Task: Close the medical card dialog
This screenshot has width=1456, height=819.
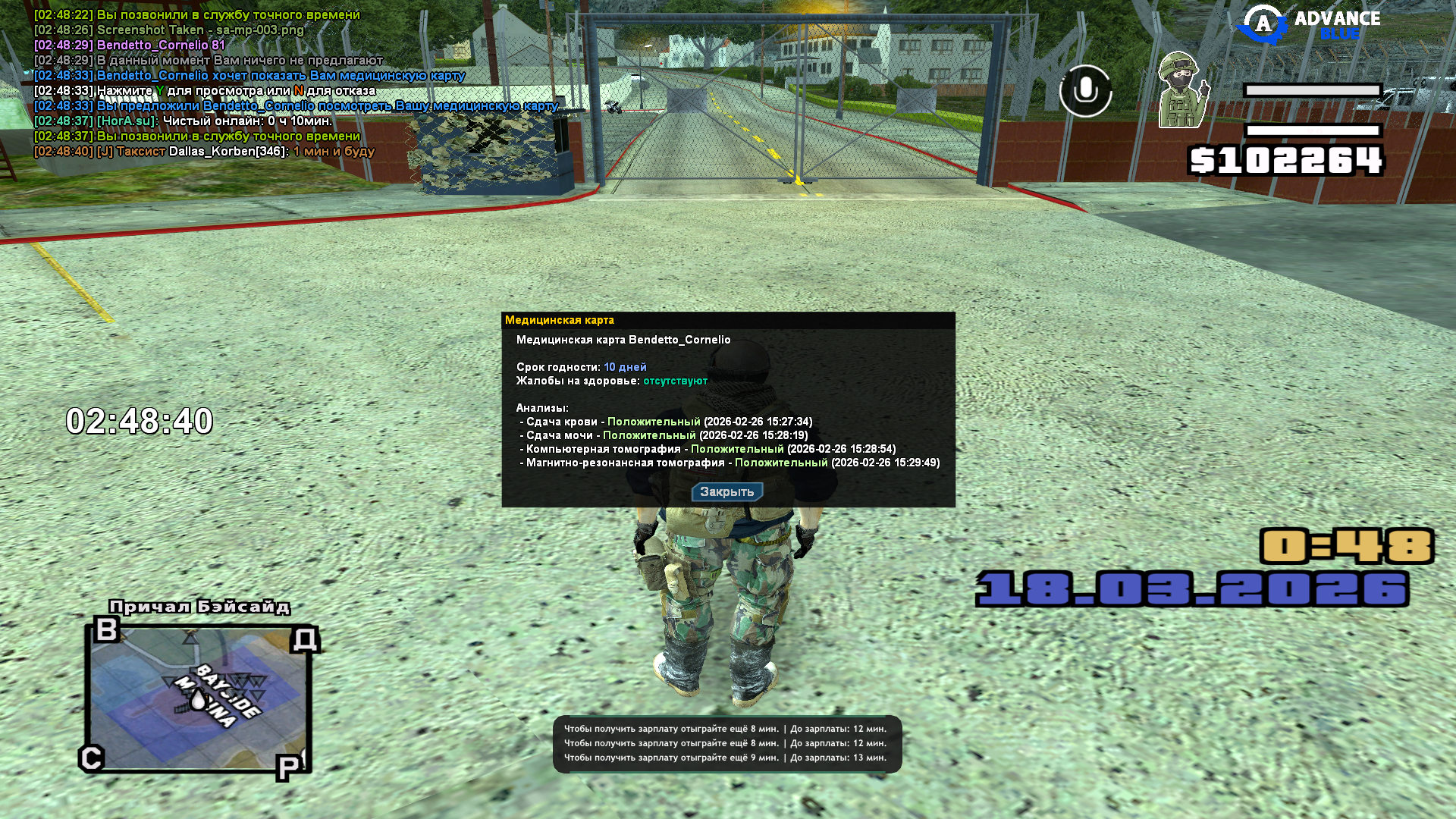Action: click(x=726, y=492)
